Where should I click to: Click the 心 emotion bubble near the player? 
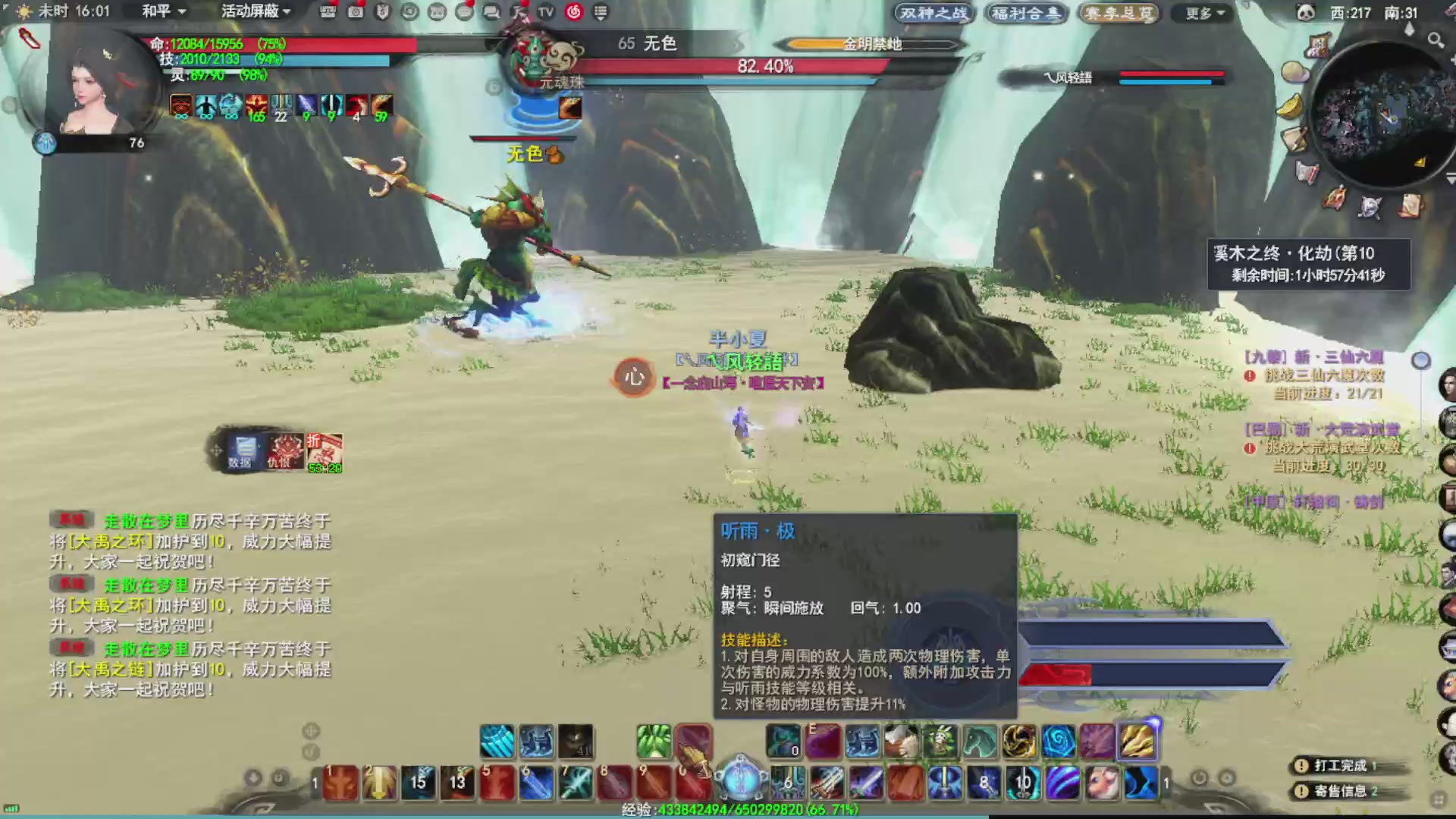click(x=634, y=378)
